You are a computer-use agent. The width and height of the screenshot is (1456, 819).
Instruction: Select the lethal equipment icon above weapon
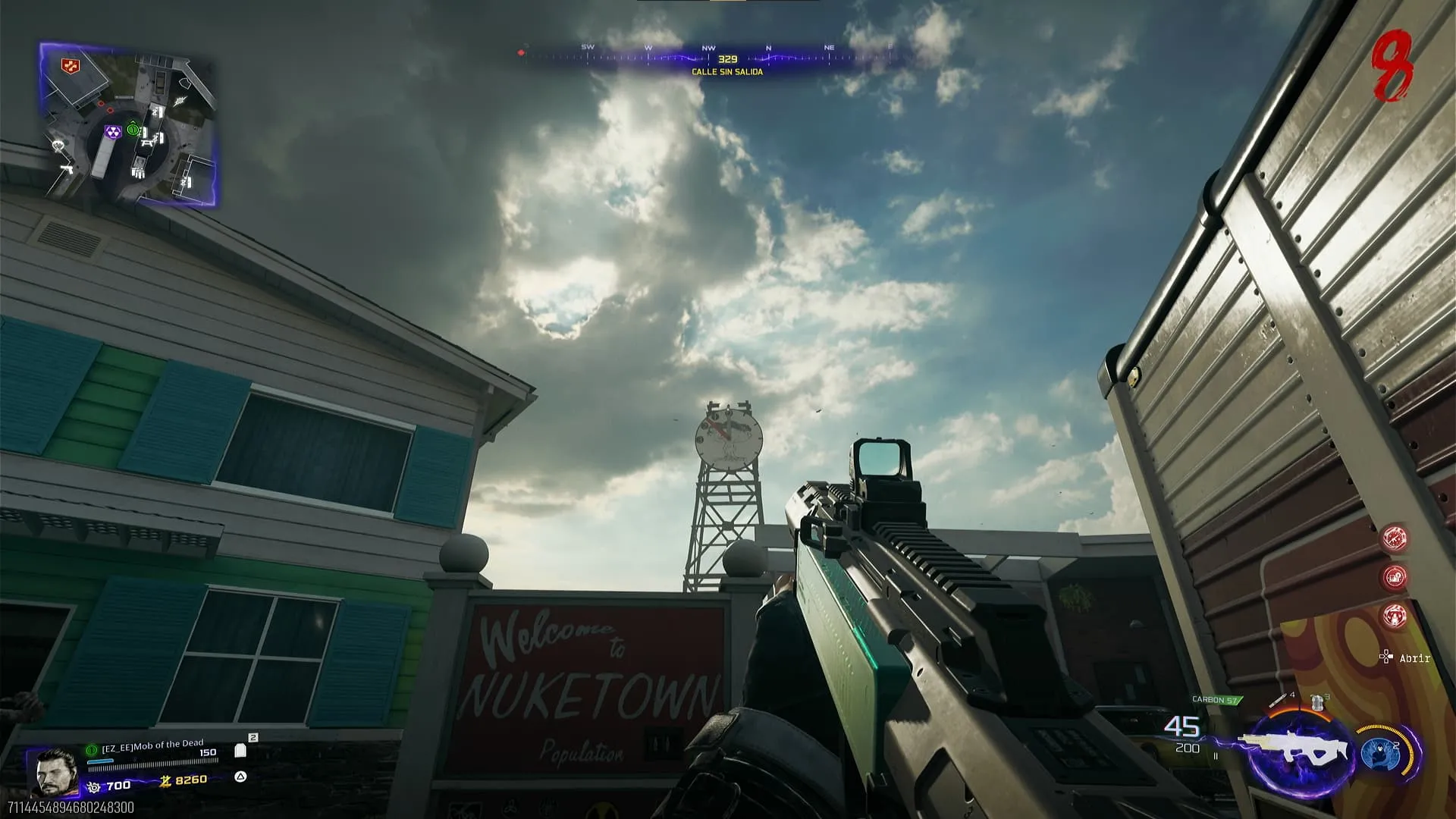(1281, 698)
